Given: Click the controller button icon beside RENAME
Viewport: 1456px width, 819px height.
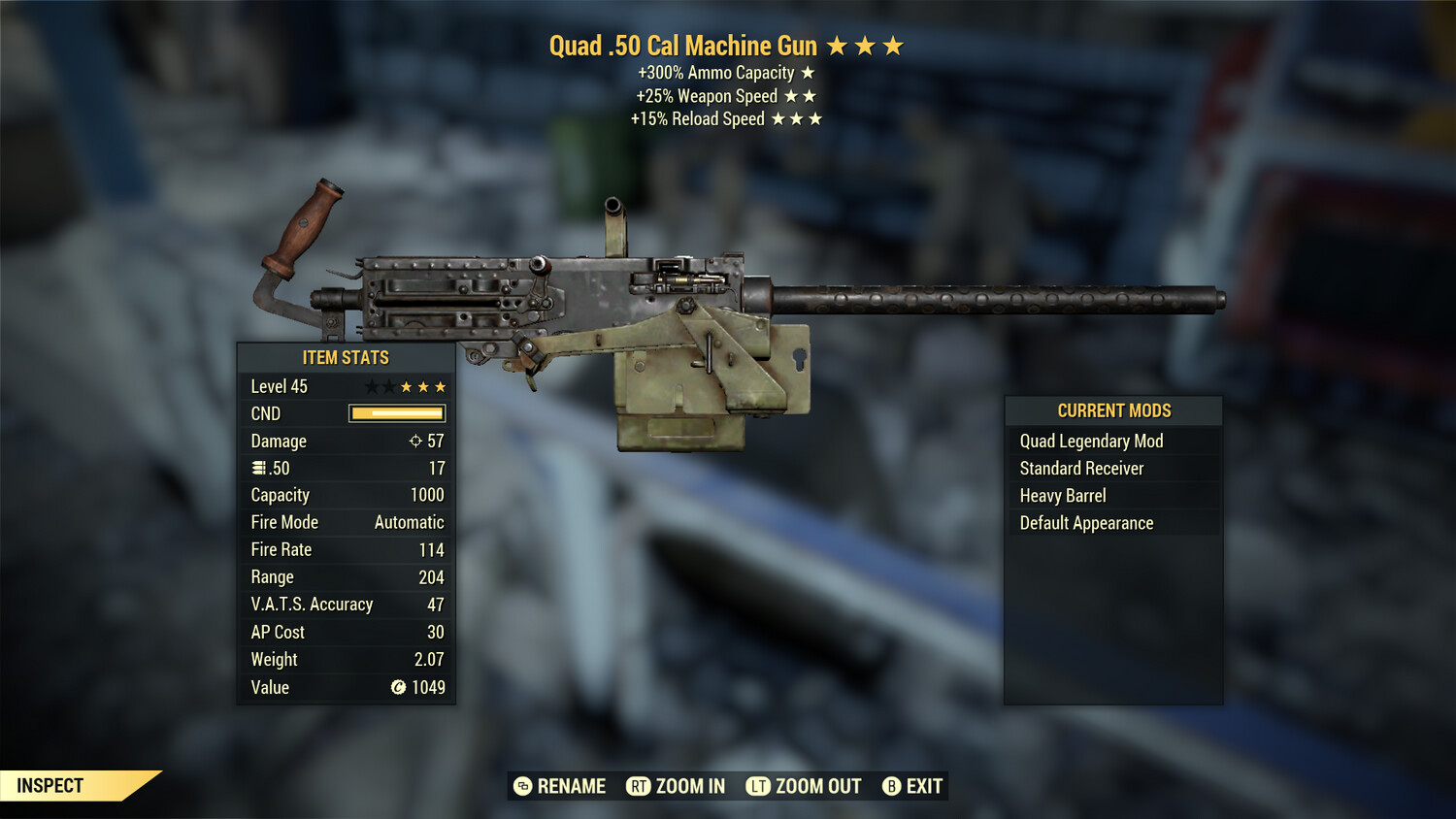Looking at the screenshot, I should coord(521,786).
